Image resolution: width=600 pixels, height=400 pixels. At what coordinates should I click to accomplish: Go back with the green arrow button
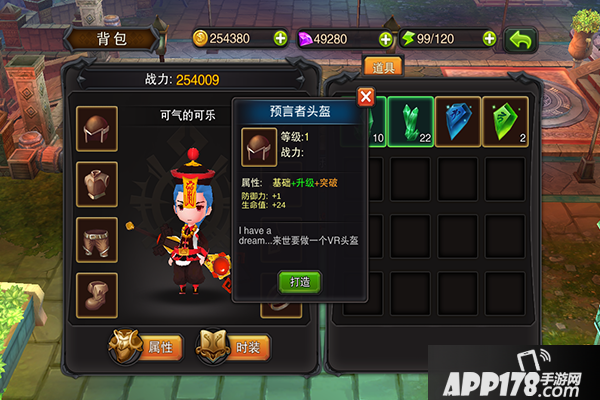pos(520,39)
